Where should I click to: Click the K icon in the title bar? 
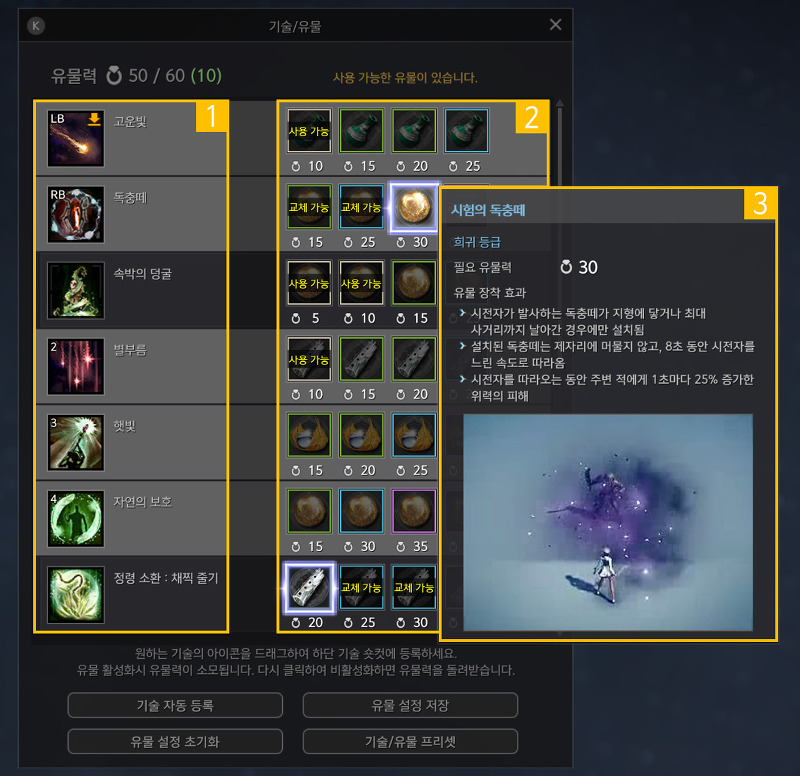coord(37,26)
